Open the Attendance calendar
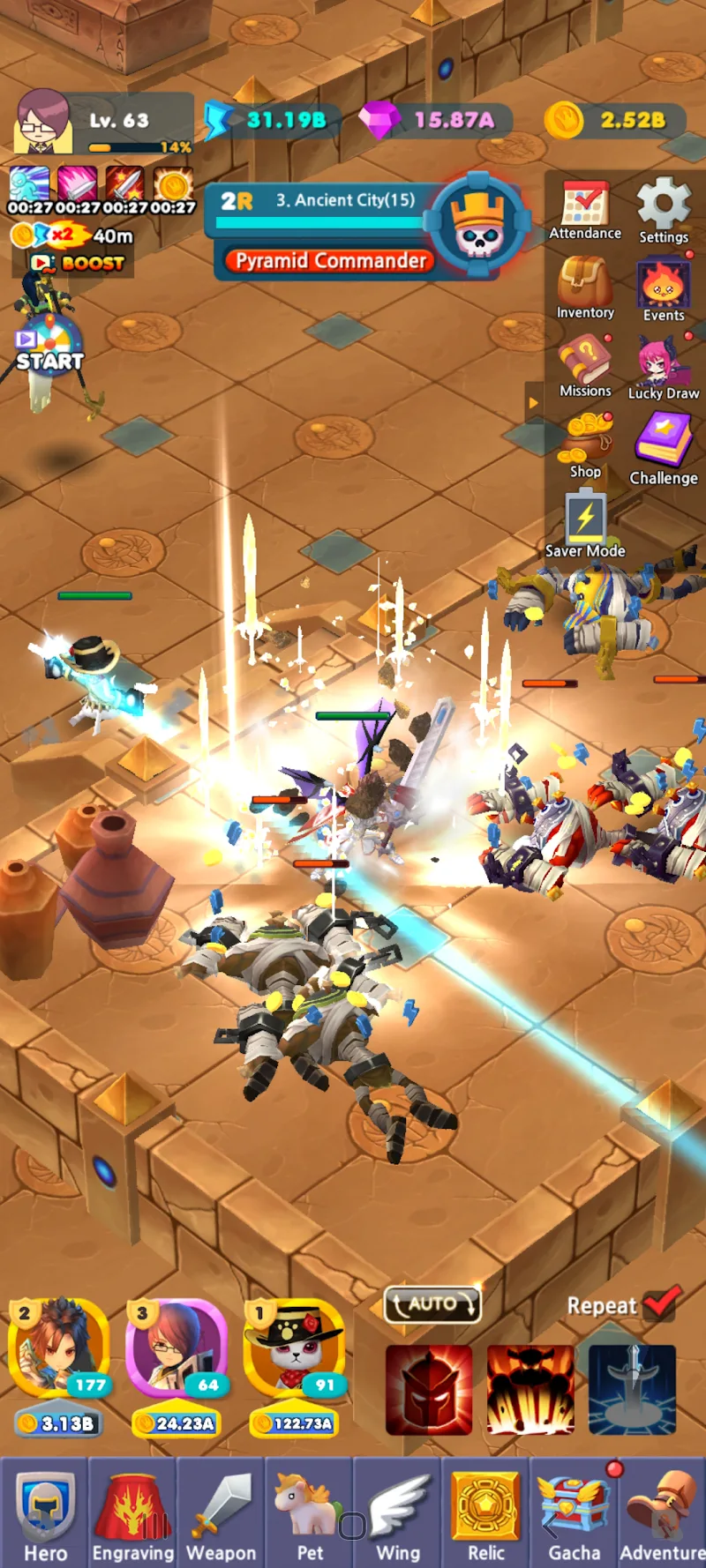Viewport: 706px width, 1568px height. click(x=584, y=210)
